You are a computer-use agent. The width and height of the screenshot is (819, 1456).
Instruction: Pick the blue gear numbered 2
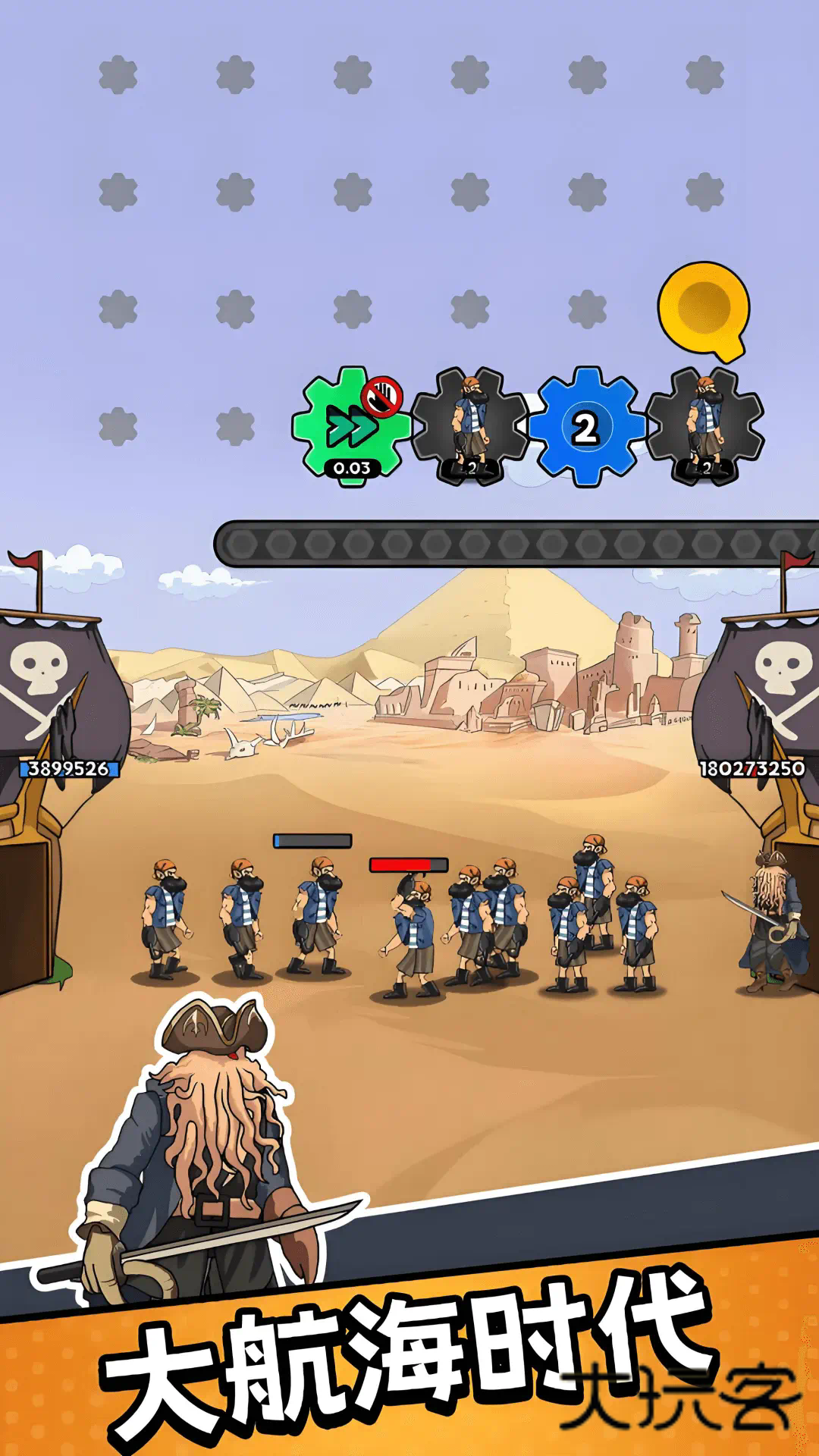[585, 427]
